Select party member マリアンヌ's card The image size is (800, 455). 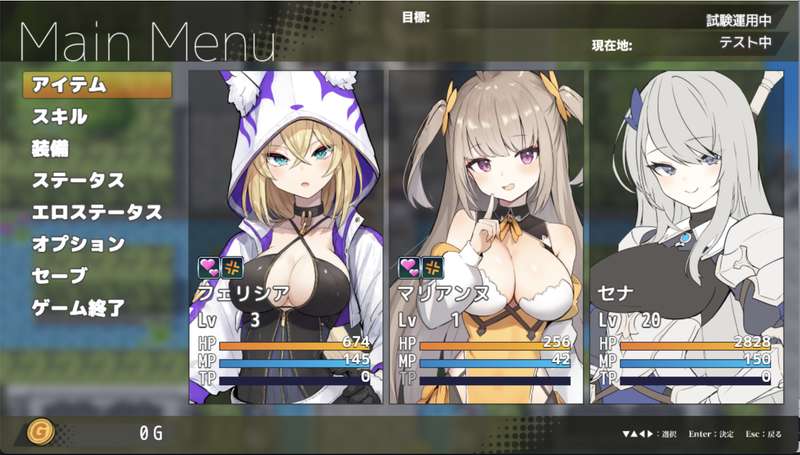(x=486, y=236)
